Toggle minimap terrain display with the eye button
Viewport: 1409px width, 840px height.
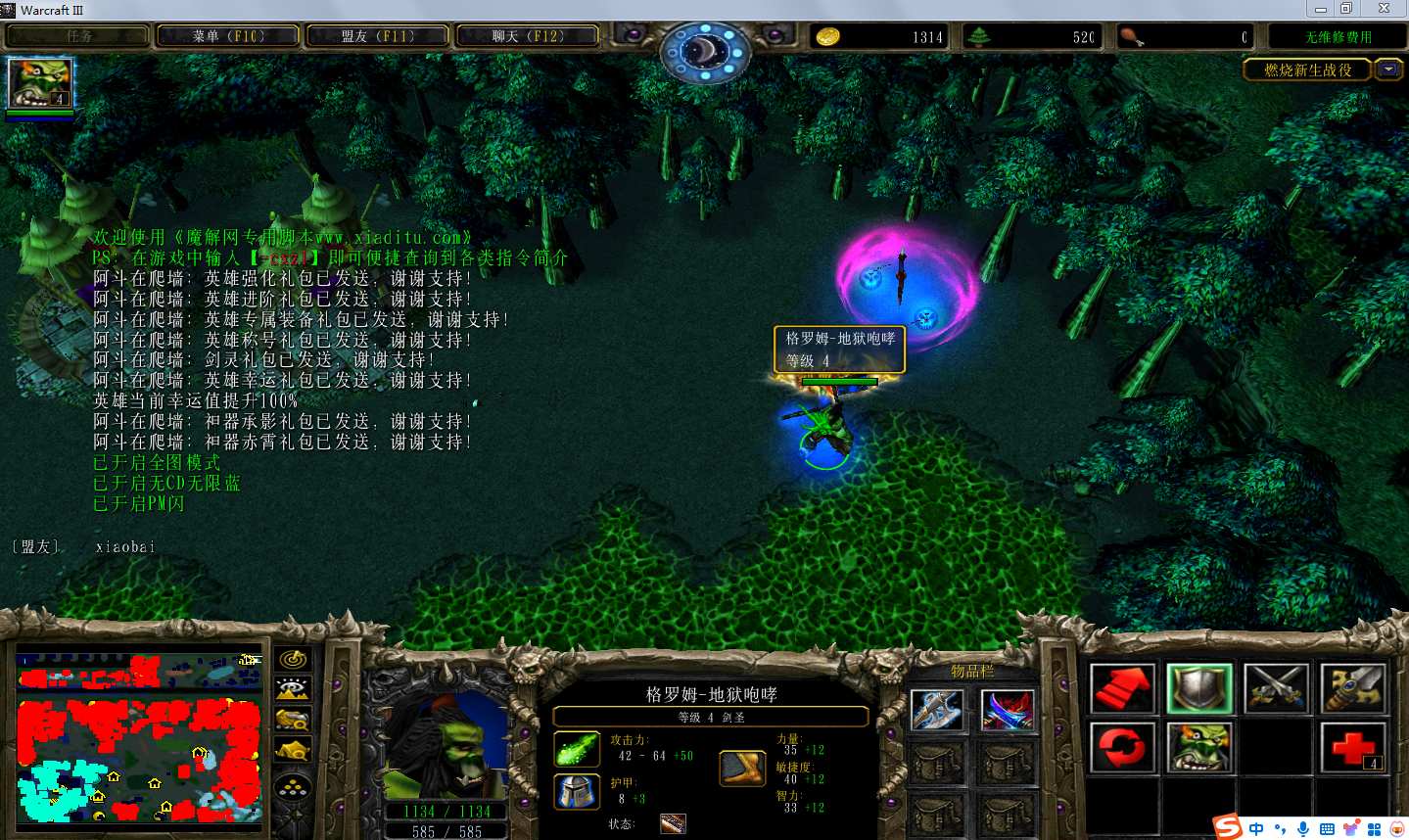click(293, 690)
